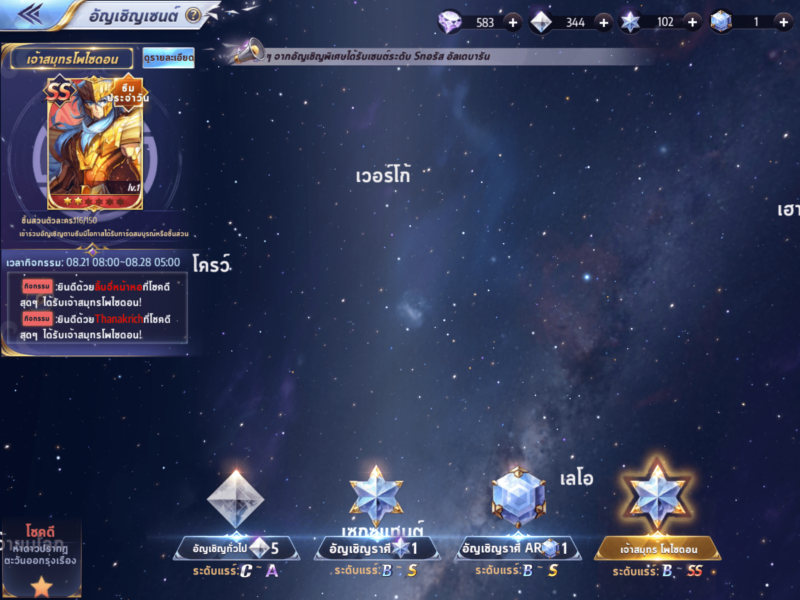Select the เจ้าสมุทรโพไซดอน banner header
Screen dimensions: 800x600
click(73, 59)
